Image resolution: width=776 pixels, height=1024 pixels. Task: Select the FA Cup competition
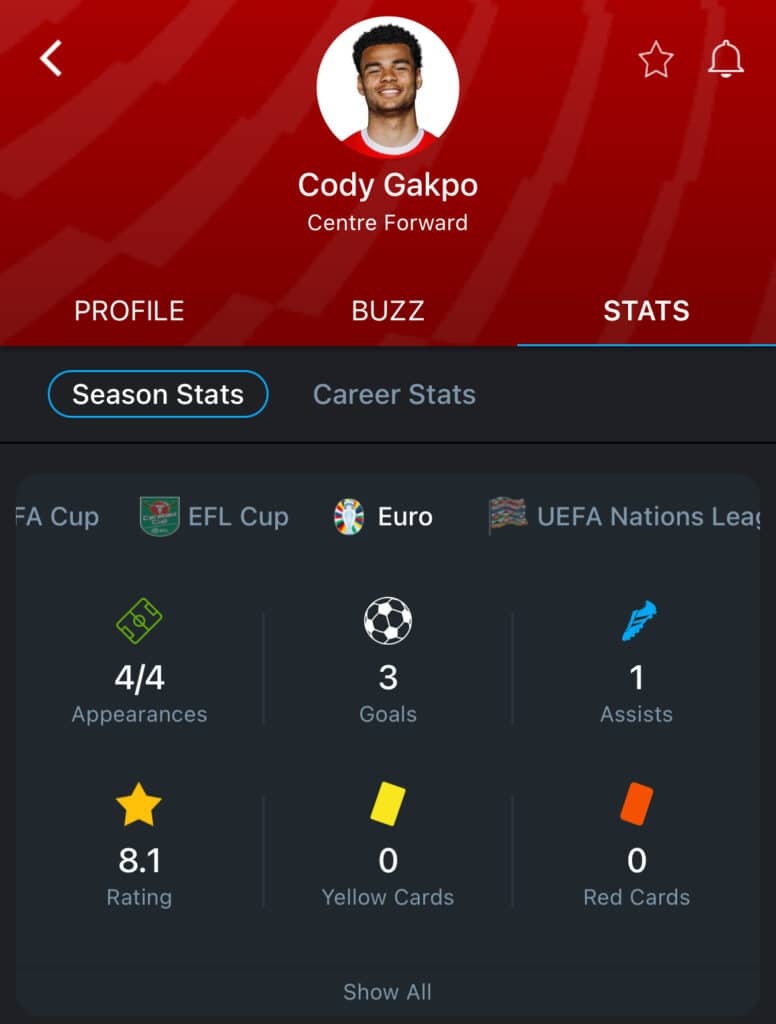pyautogui.click(x=58, y=517)
